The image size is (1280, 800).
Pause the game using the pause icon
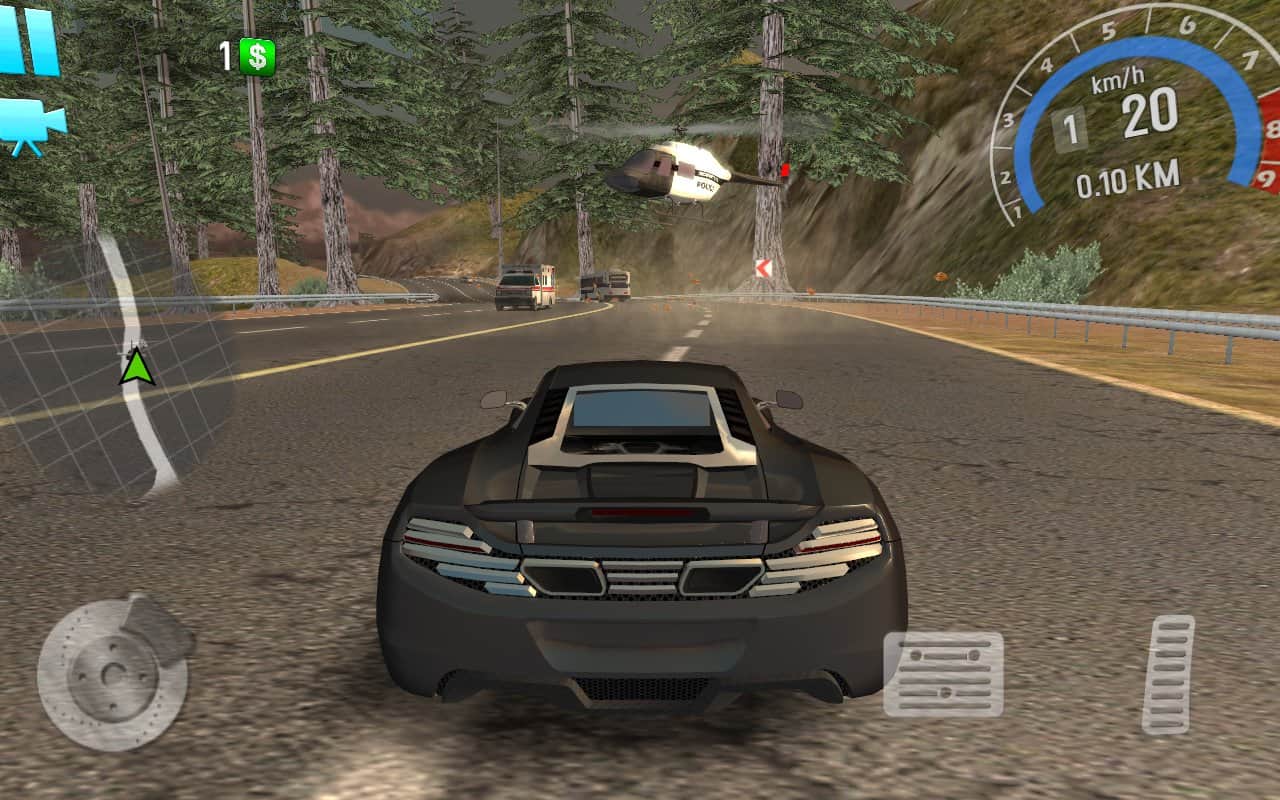point(25,40)
